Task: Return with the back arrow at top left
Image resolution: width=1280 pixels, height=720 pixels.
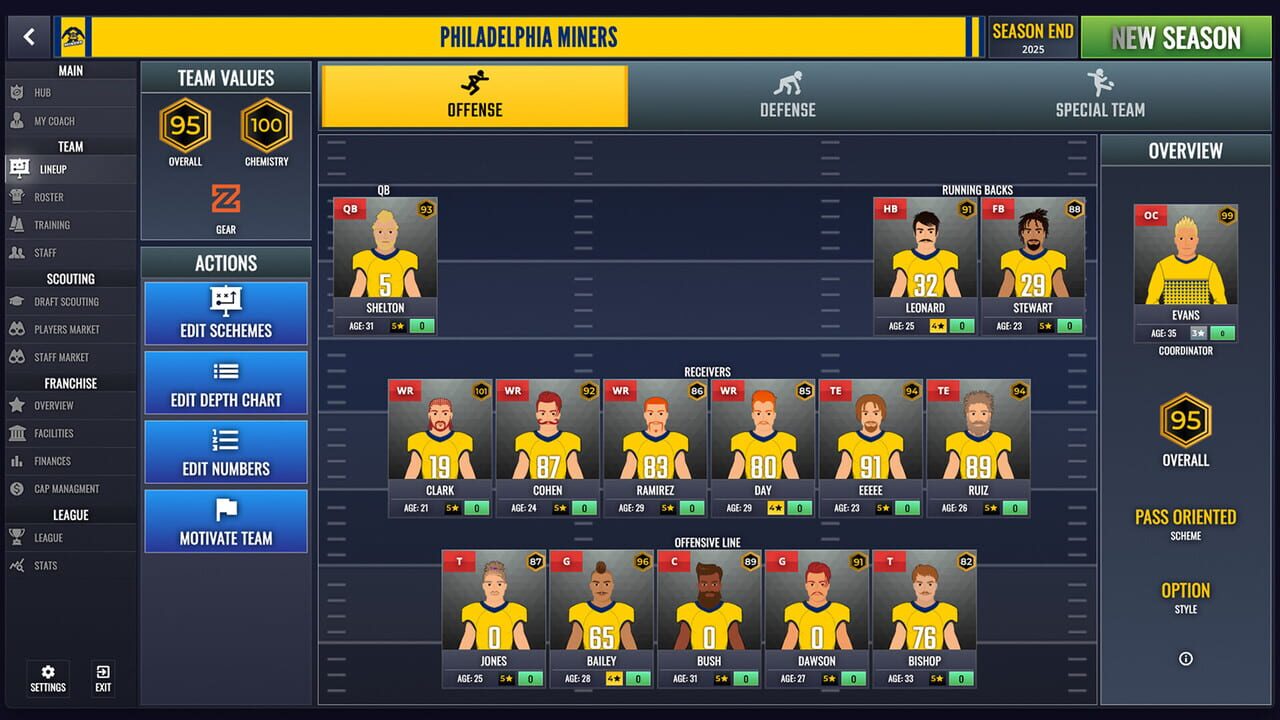Action: click(x=29, y=37)
